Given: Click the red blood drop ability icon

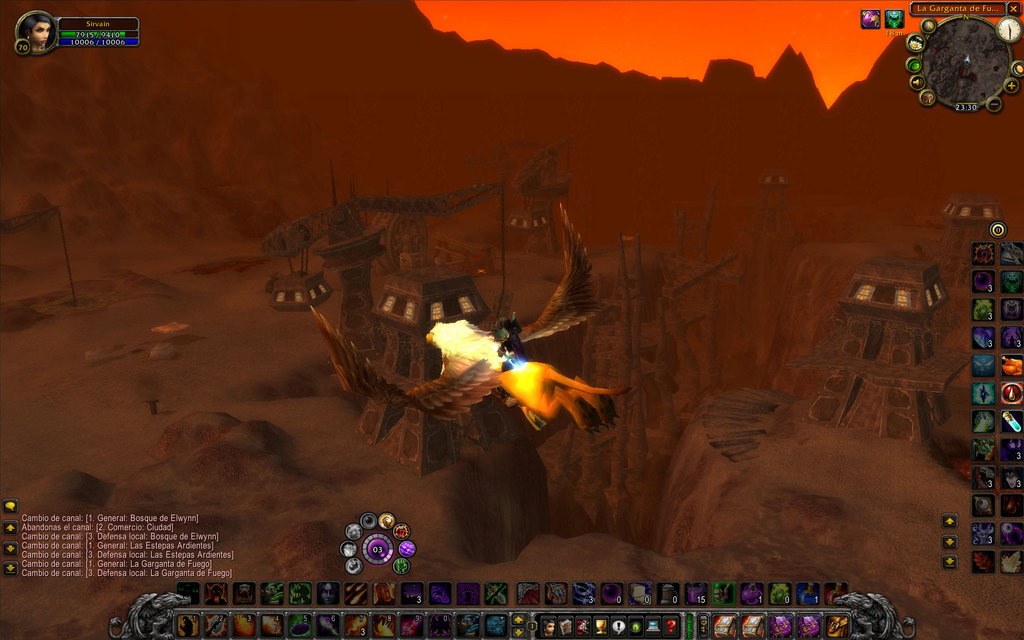Looking at the screenshot, I should [1012, 393].
